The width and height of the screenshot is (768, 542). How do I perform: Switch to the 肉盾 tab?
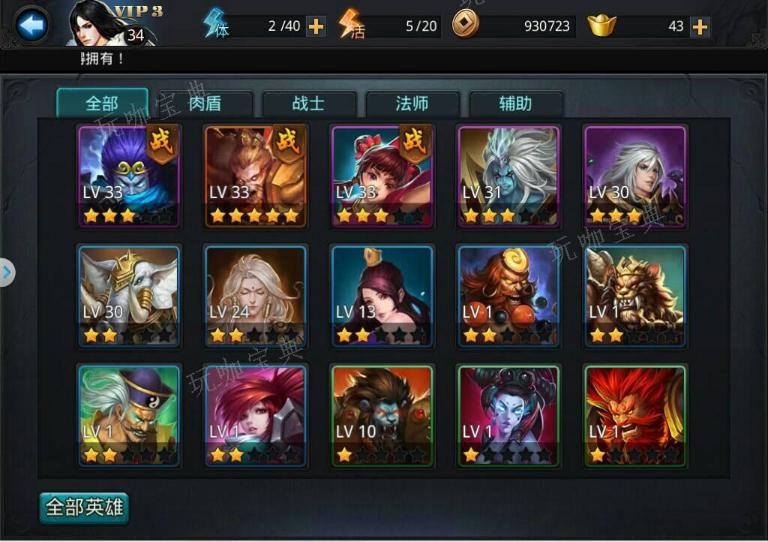205,103
